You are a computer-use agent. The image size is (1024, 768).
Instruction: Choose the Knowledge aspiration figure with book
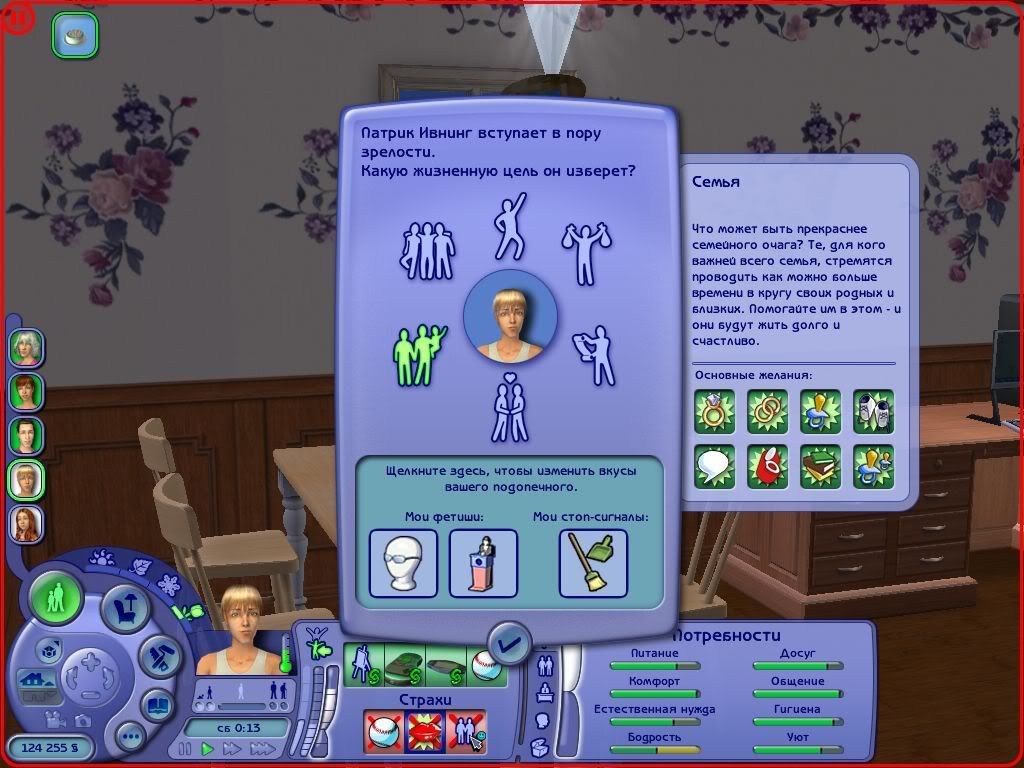[594, 354]
